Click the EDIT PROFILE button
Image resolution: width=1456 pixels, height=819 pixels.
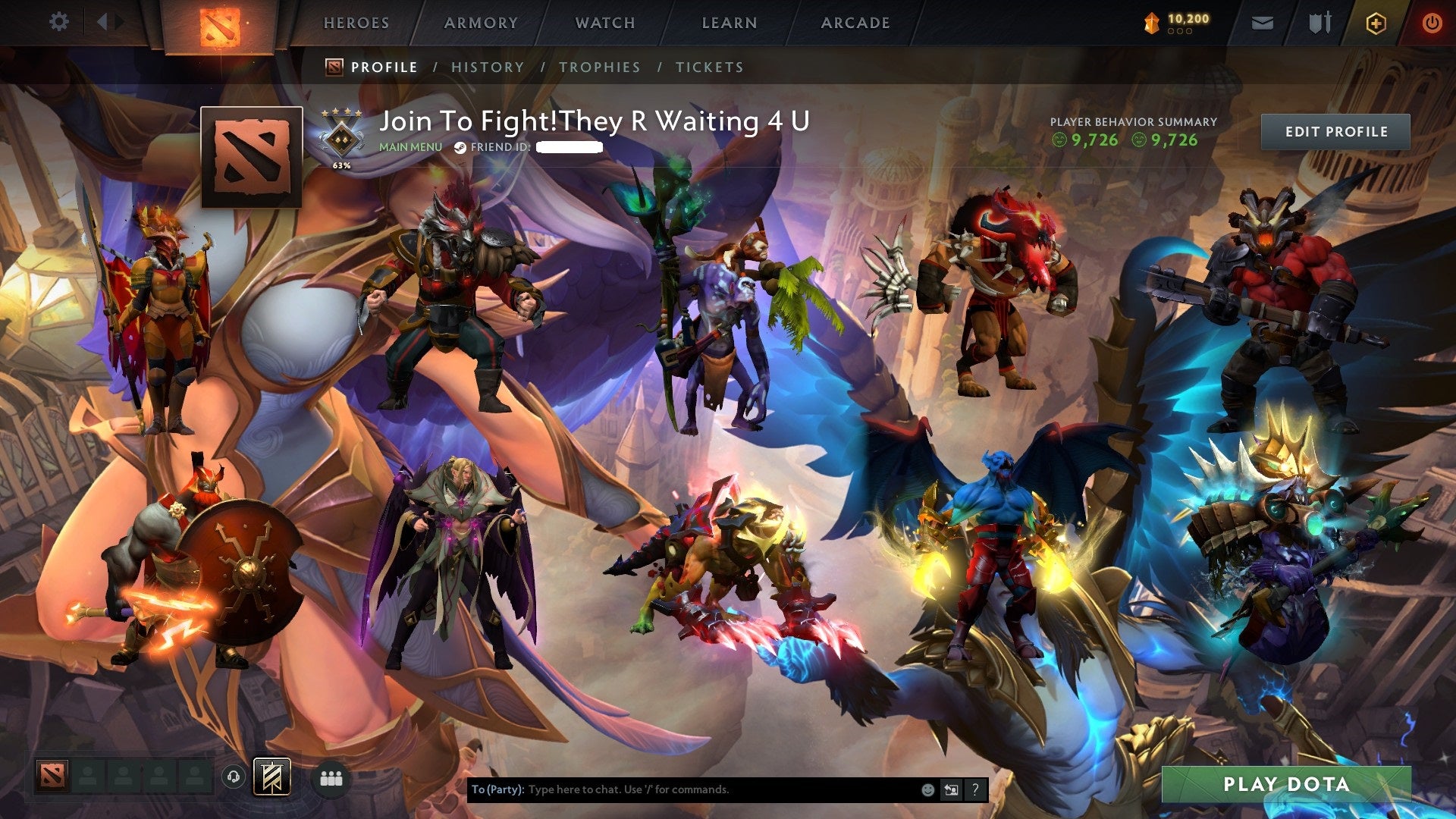(x=1336, y=131)
